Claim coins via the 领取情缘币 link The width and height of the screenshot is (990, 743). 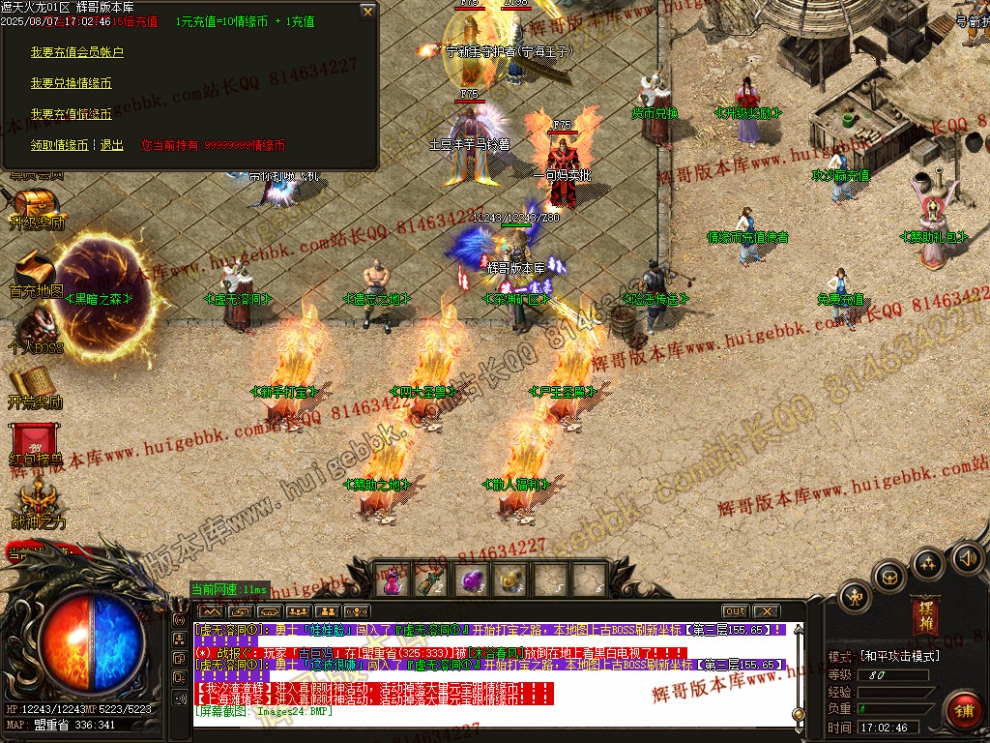click(59, 145)
